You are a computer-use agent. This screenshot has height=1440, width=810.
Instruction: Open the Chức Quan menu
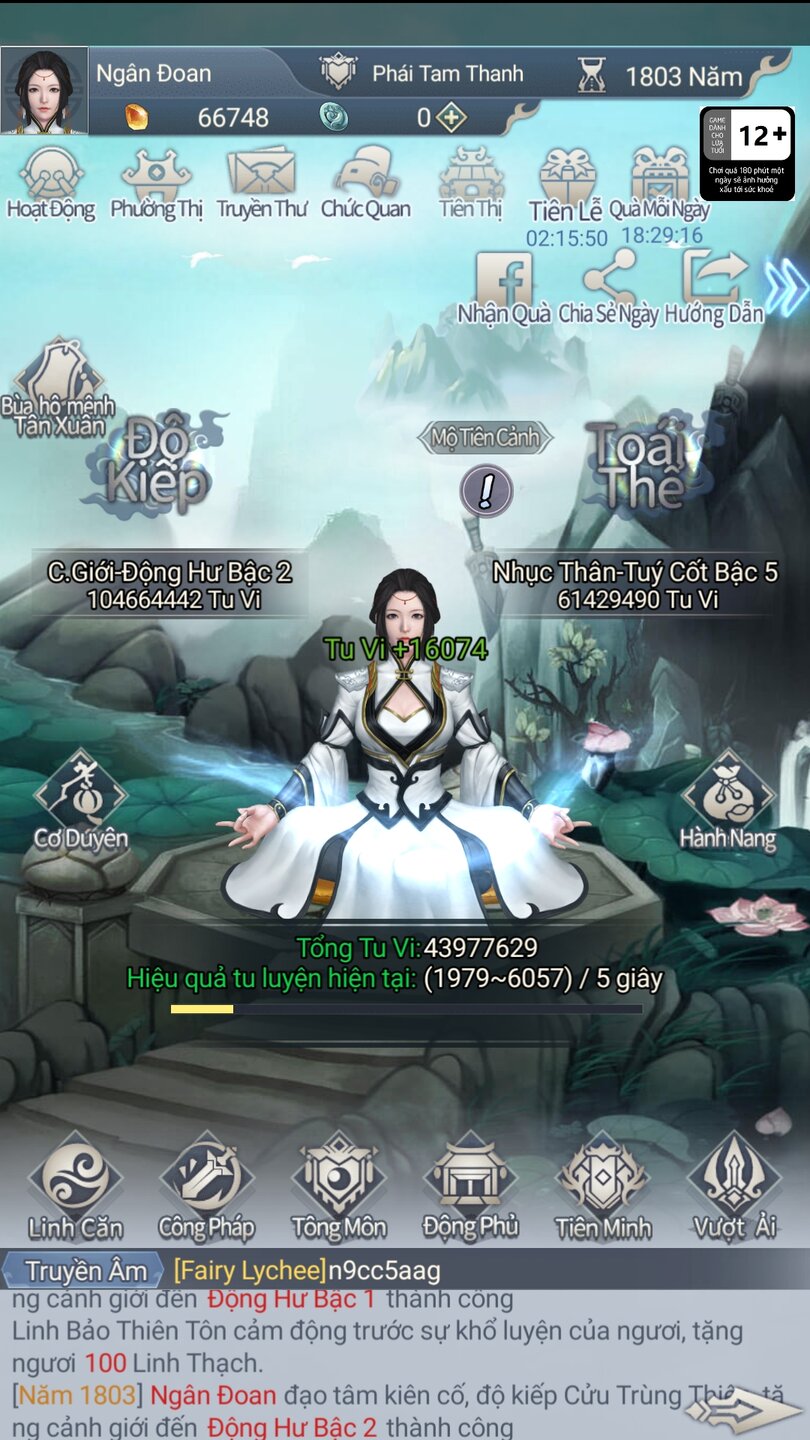click(x=366, y=183)
